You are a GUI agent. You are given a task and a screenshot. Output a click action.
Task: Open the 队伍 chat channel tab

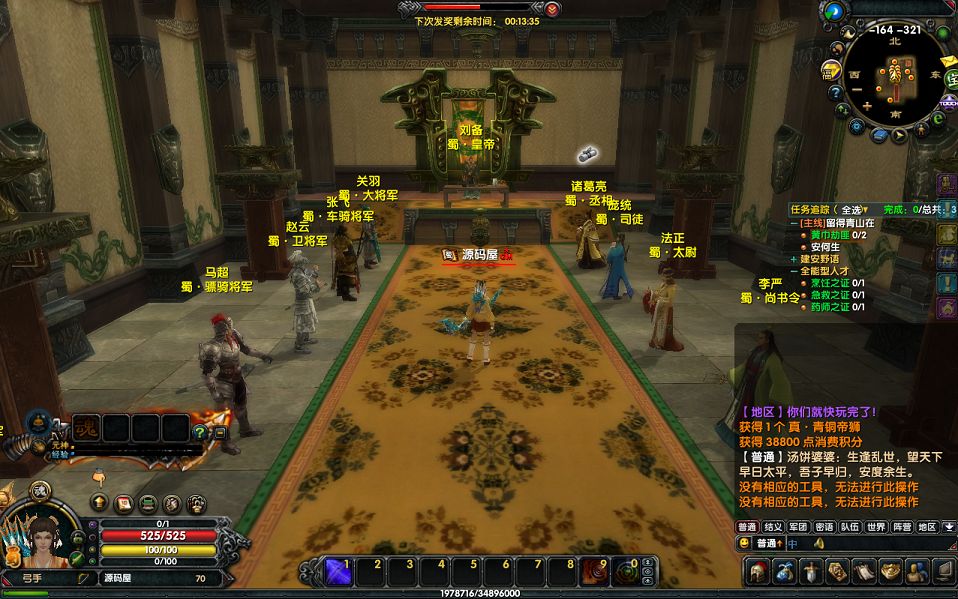[850, 527]
